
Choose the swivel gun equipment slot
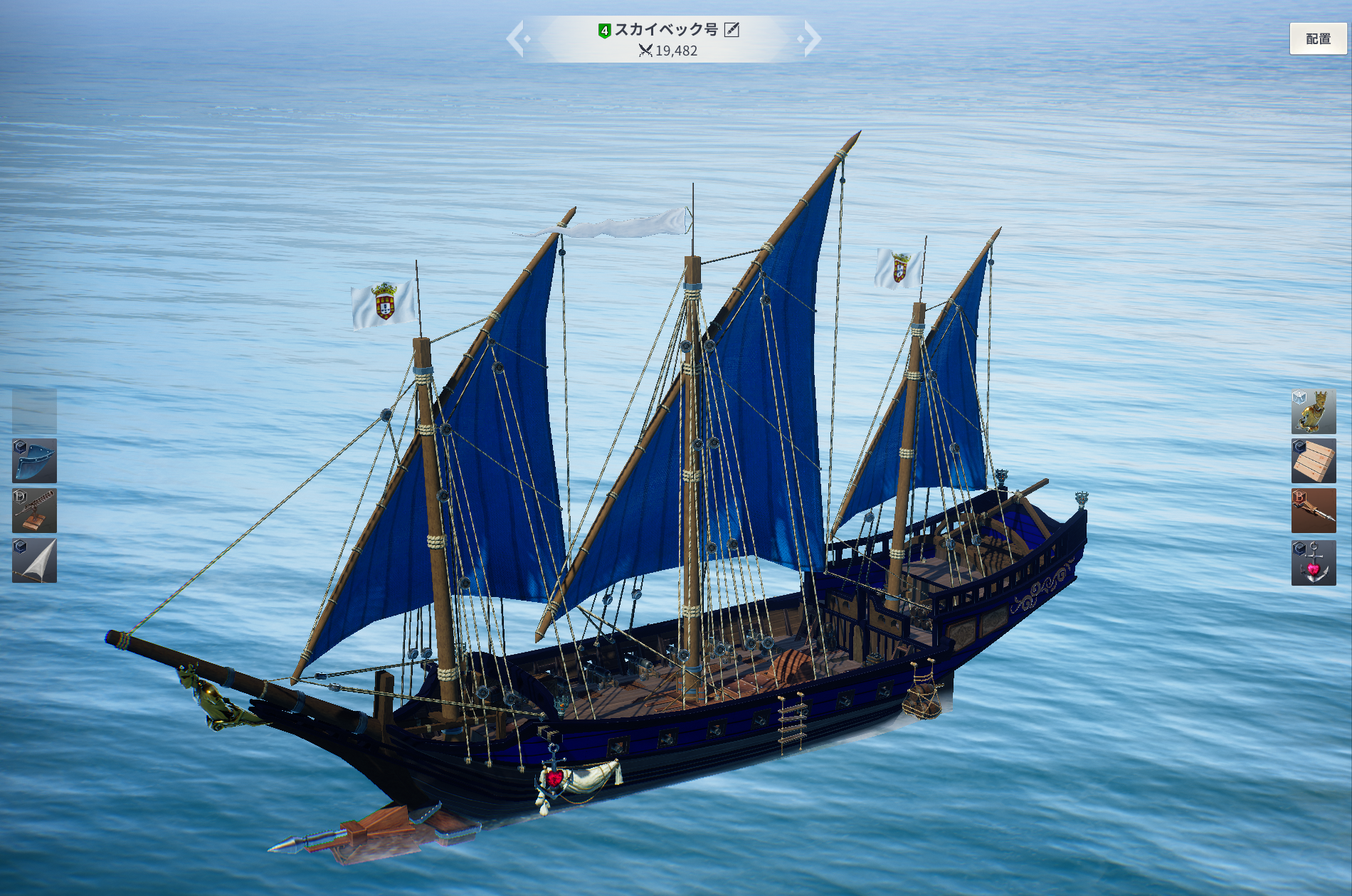click(34, 511)
